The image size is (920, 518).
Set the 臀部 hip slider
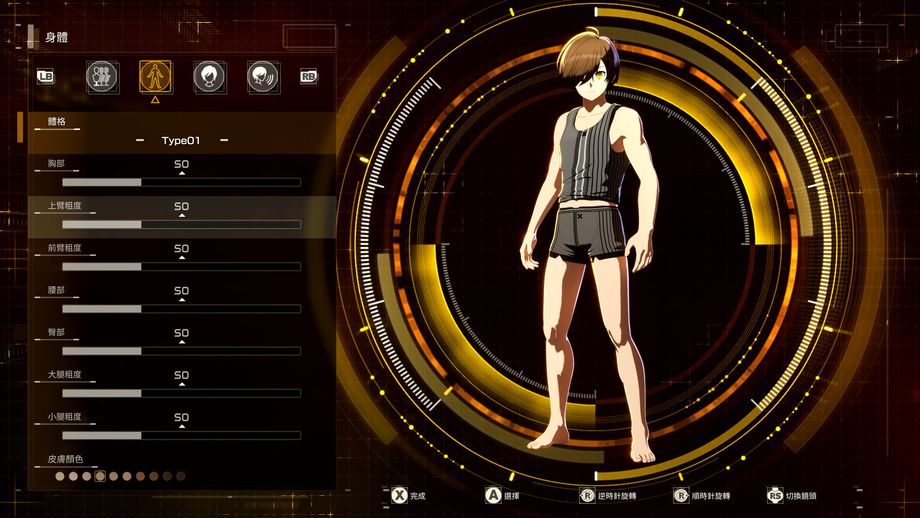[181, 351]
